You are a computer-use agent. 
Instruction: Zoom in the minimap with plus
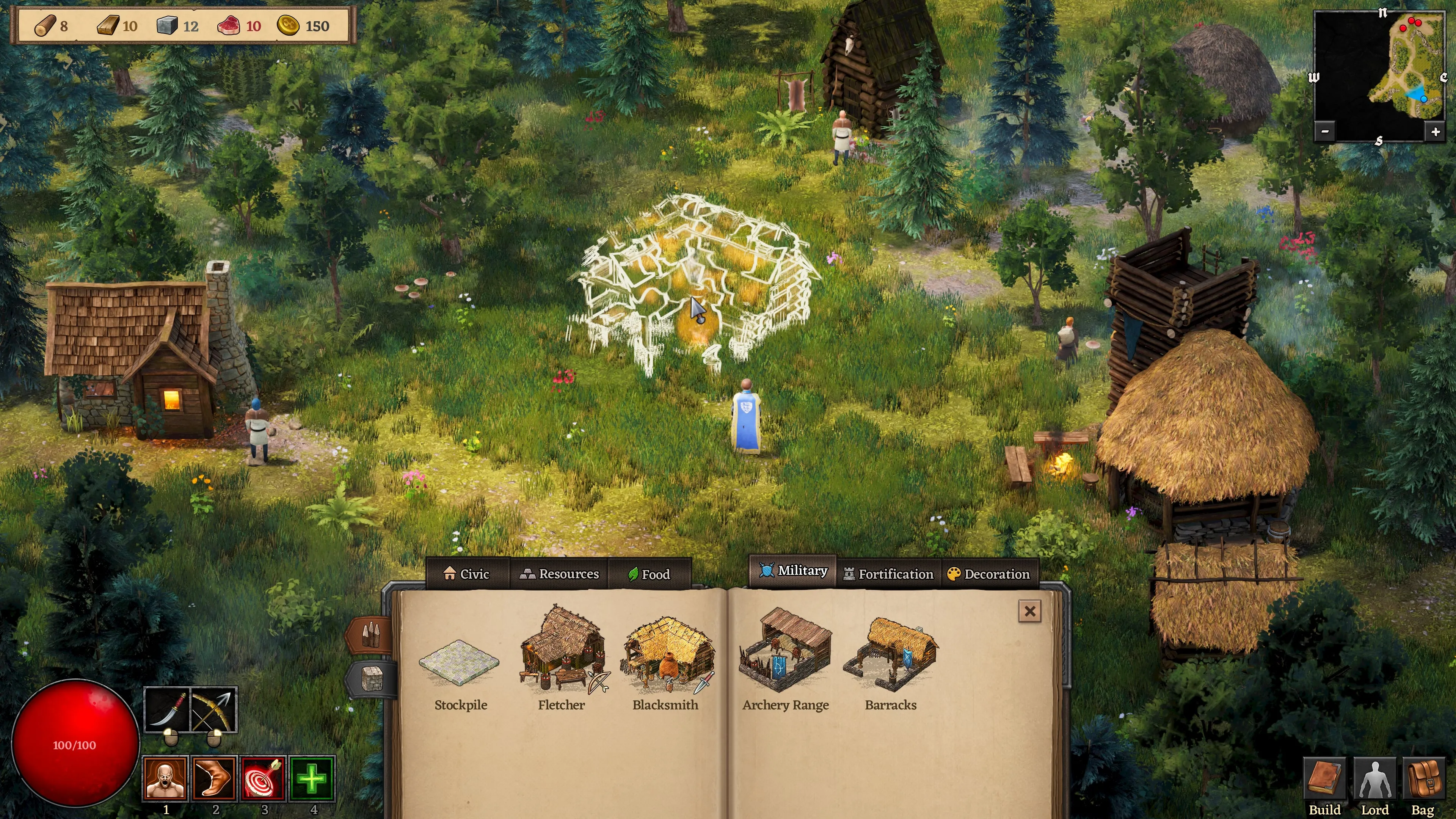click(1435, 132)
